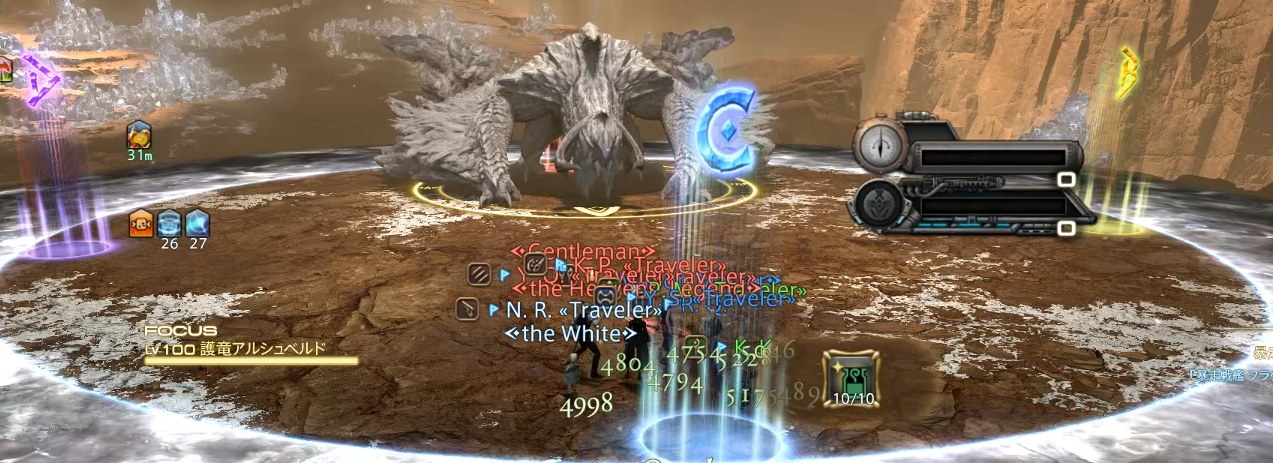Click the crystal status icon with 27 timer

[197, 224]
